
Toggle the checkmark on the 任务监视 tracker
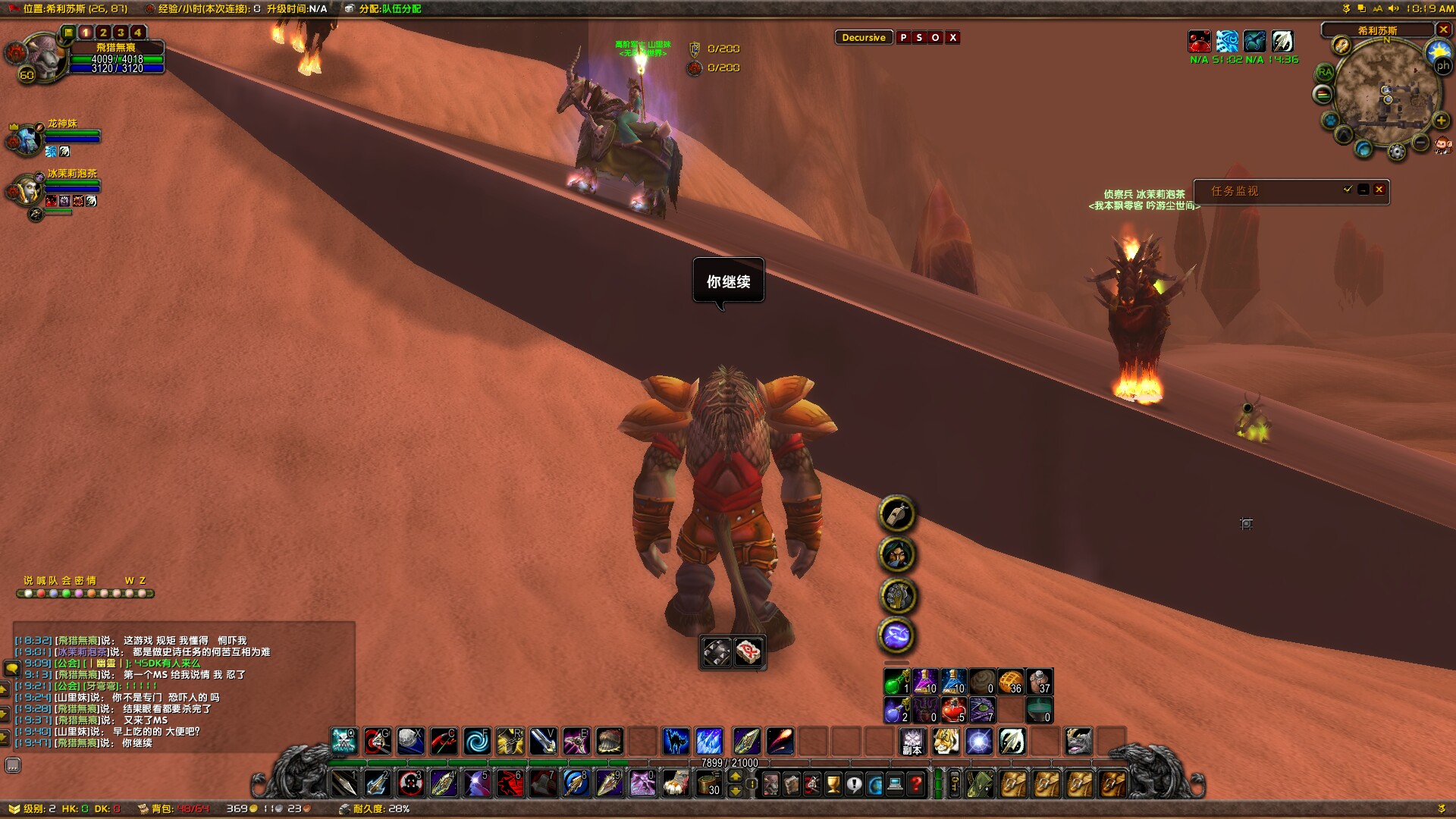[x=1348, y=190]
